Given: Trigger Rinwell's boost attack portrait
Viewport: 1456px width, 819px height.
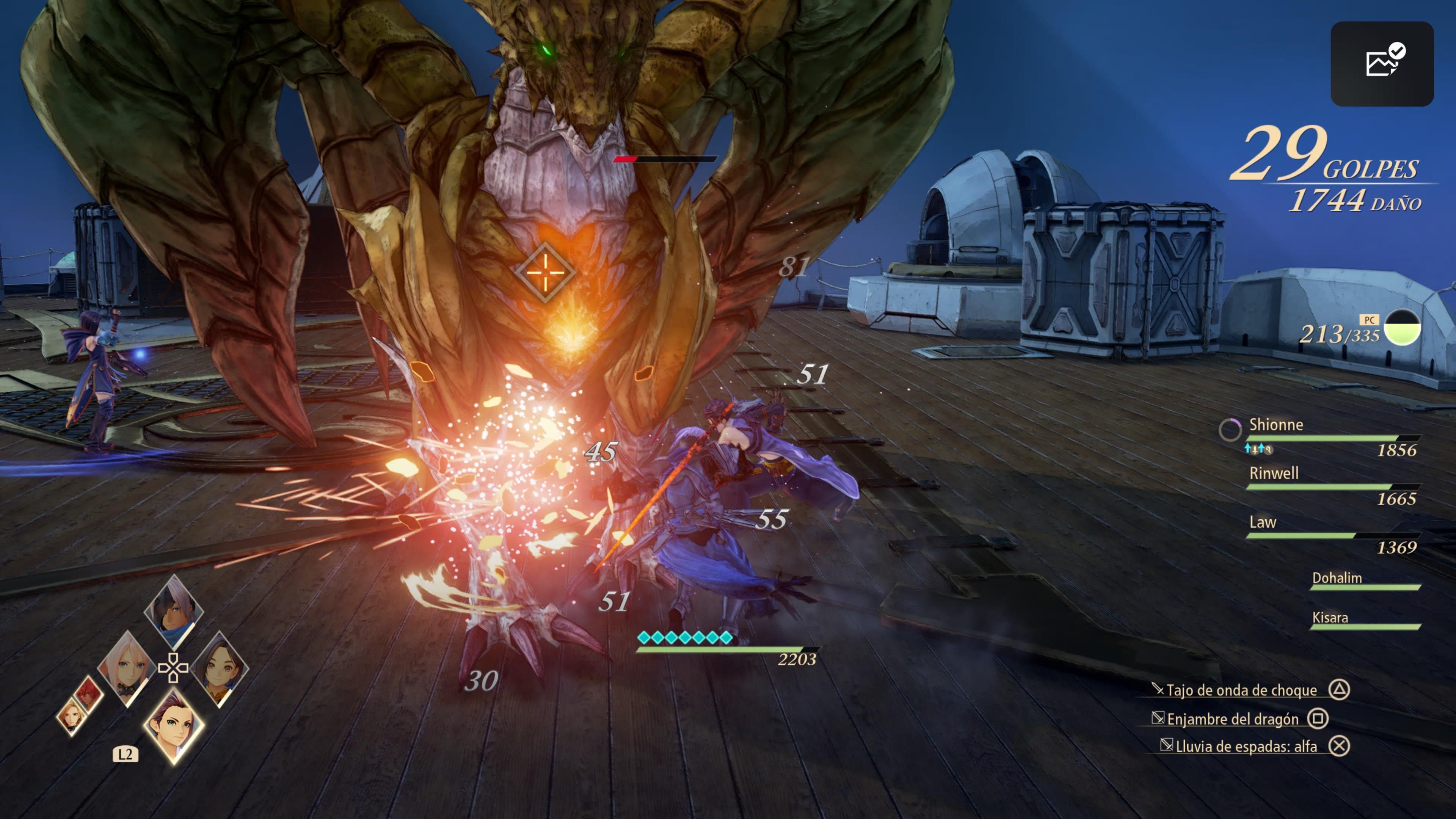Looking at the screenshot, I should pyautogui.click(x=219, y=669).
